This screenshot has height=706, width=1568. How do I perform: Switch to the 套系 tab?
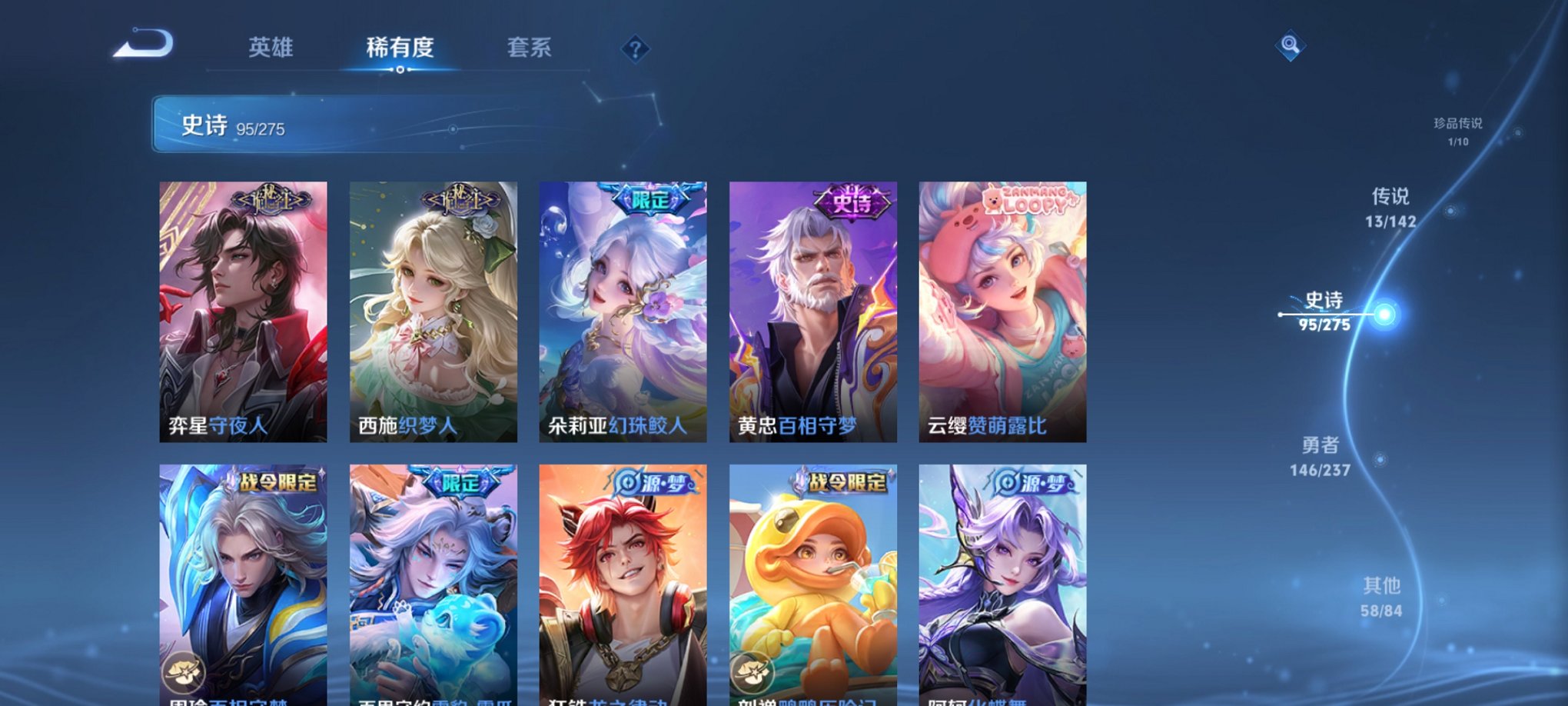pyautogui.click(x=537, y=48)
